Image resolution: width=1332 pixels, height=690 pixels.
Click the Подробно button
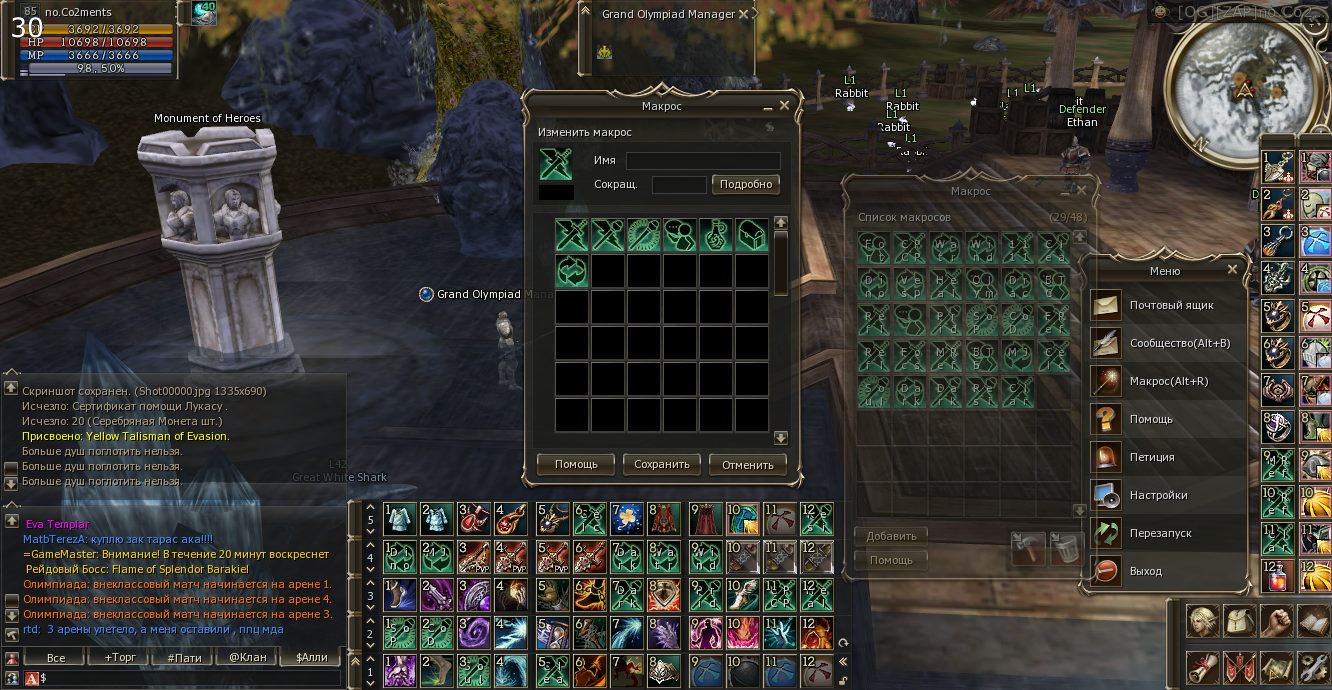click(x=746, y=184)
